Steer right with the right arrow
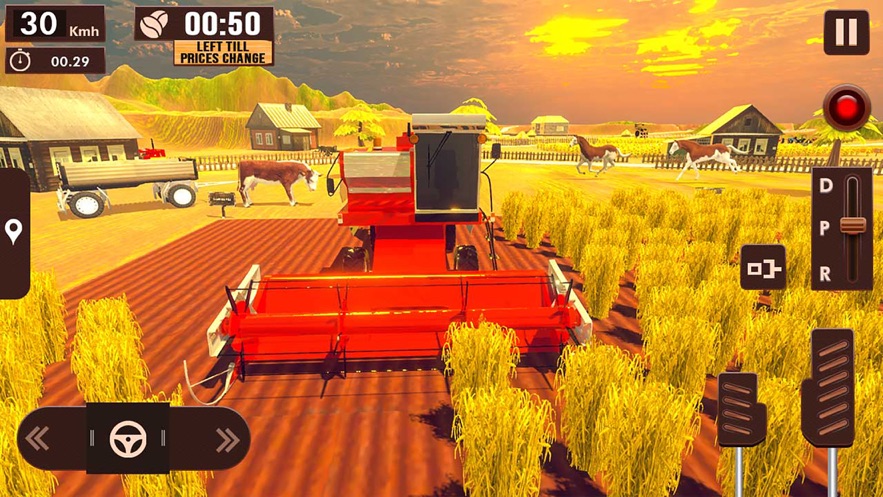Screen dimensions: 883x497 point(227,439)
